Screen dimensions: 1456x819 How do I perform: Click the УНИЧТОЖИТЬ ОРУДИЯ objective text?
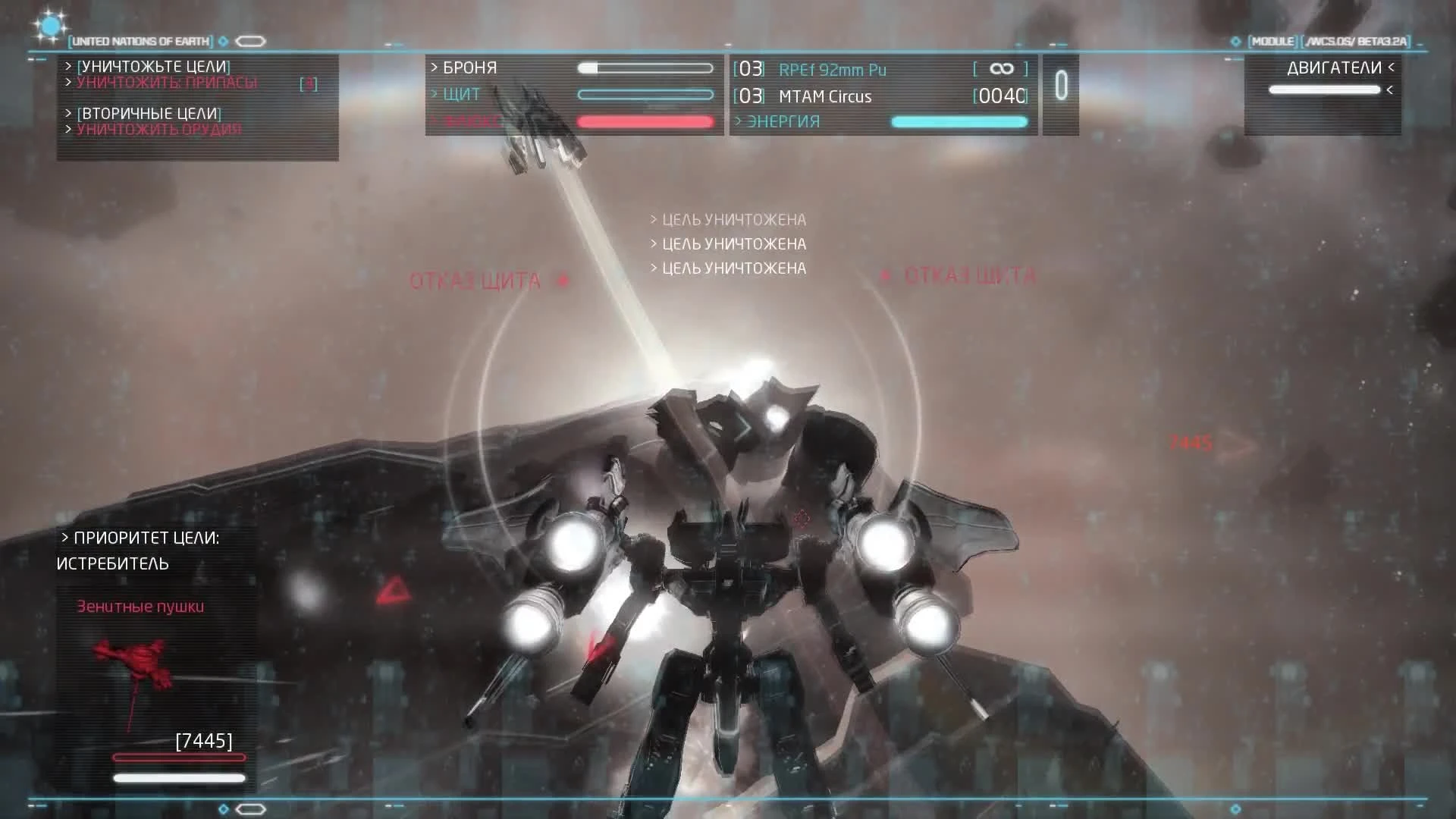158,129
